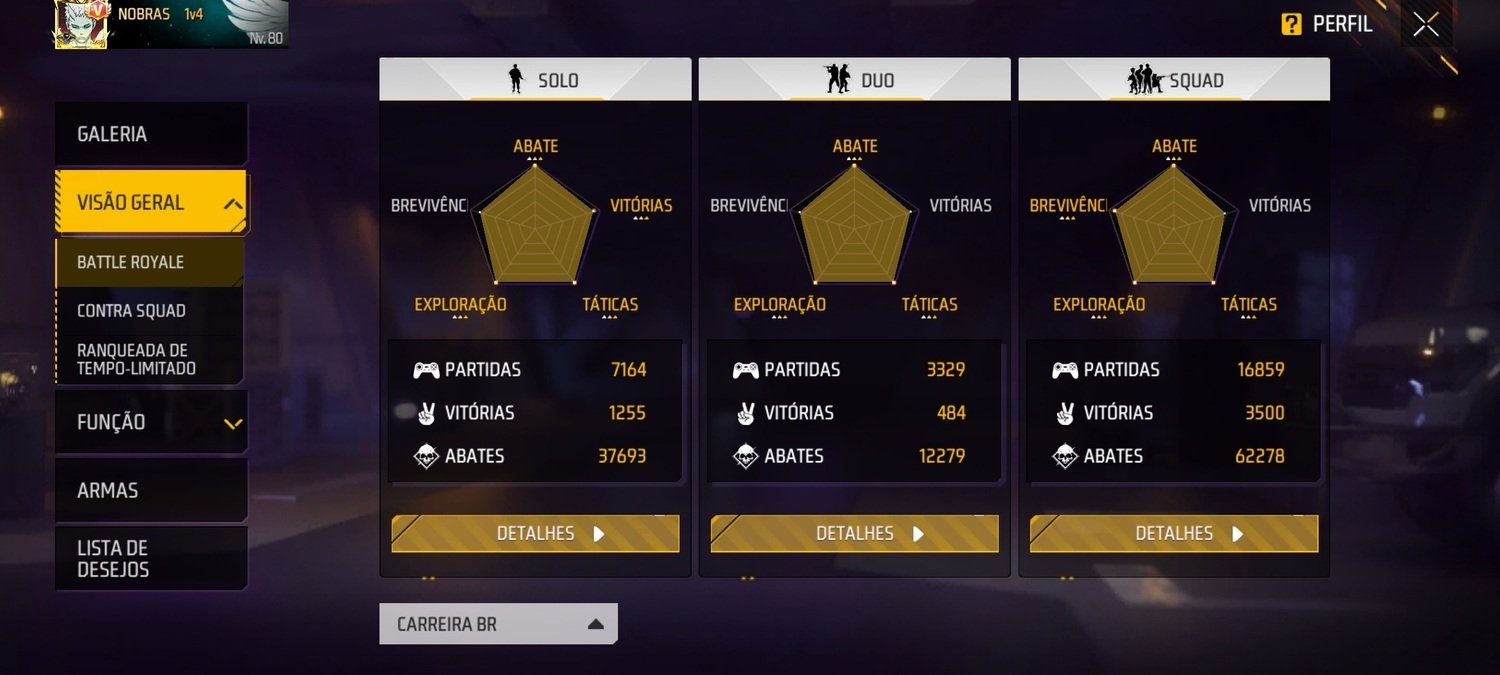The height and width of the screenshot is (675, 1500).
Task: Select the Duo stats card header
Action: [x=854, y=80]
